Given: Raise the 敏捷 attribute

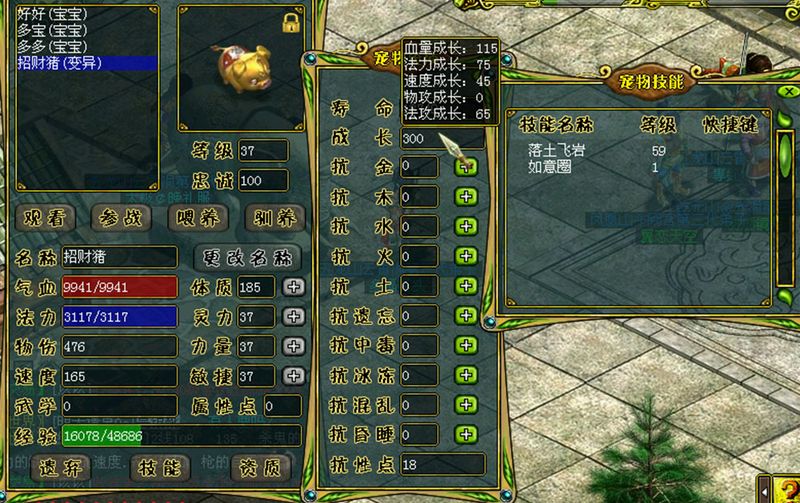Looking at the screenshot, I should tap(292, 376).
